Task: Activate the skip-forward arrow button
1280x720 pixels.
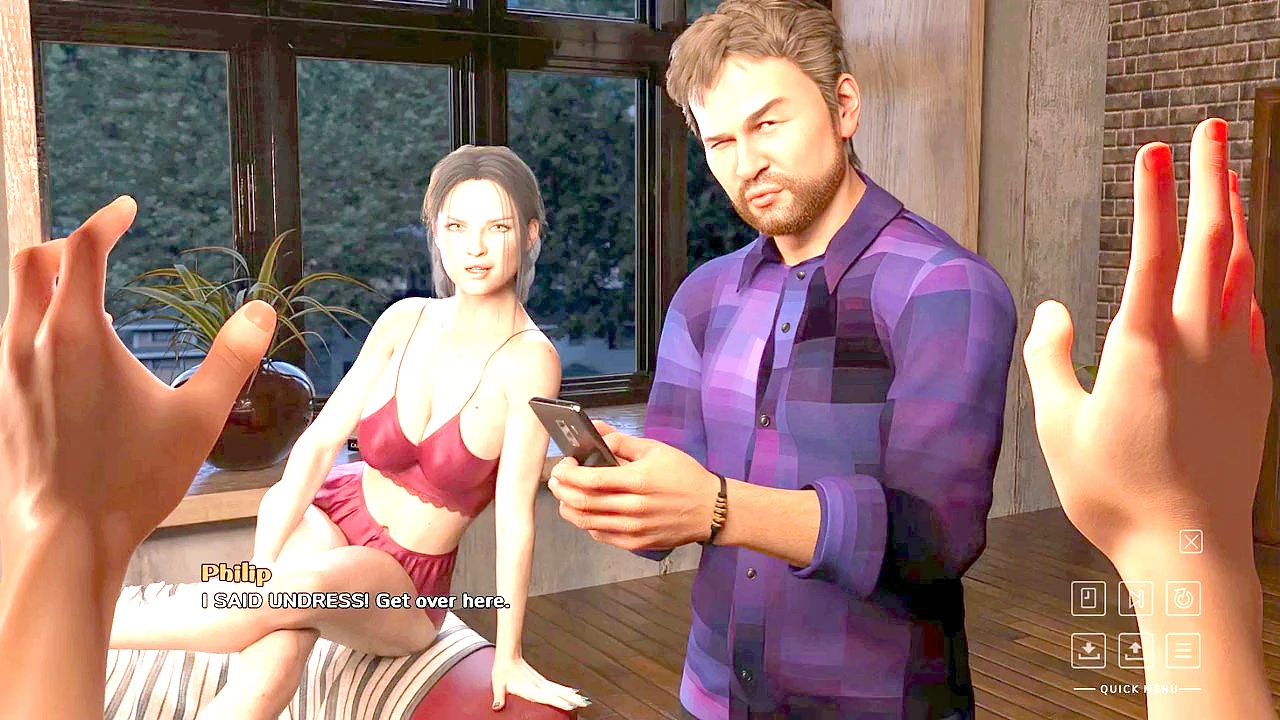Action: pyautogui.click(x=1135, y=599)
